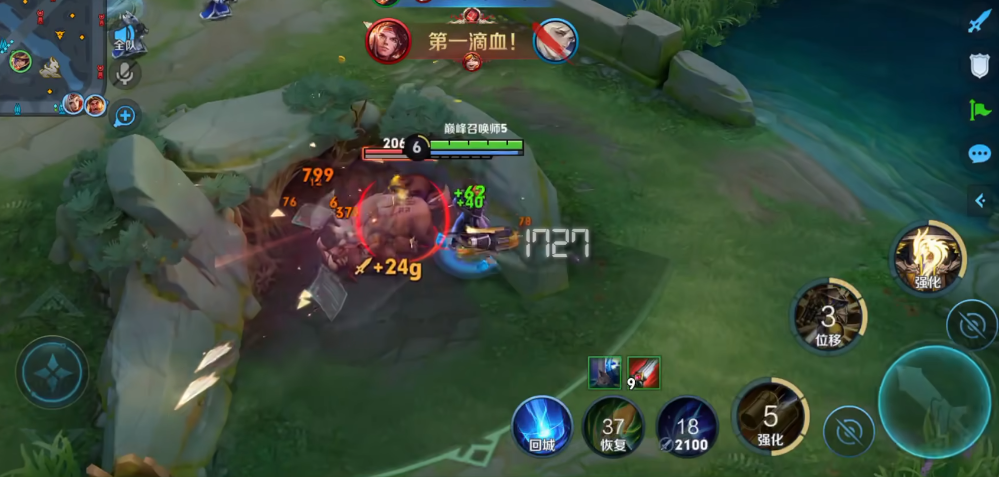This screenshot has width=999, height=477.
Task: Use the 恢复 heal skill
Action: coord(614,425)
